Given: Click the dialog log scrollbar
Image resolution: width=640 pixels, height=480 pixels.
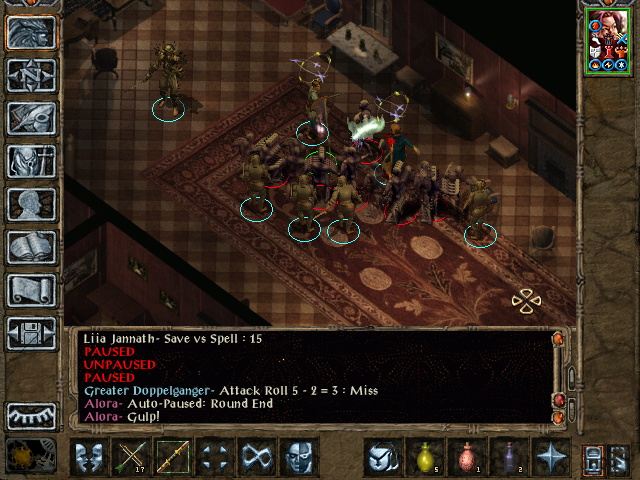Looking at the screenshot, I should tap(558, 378).
